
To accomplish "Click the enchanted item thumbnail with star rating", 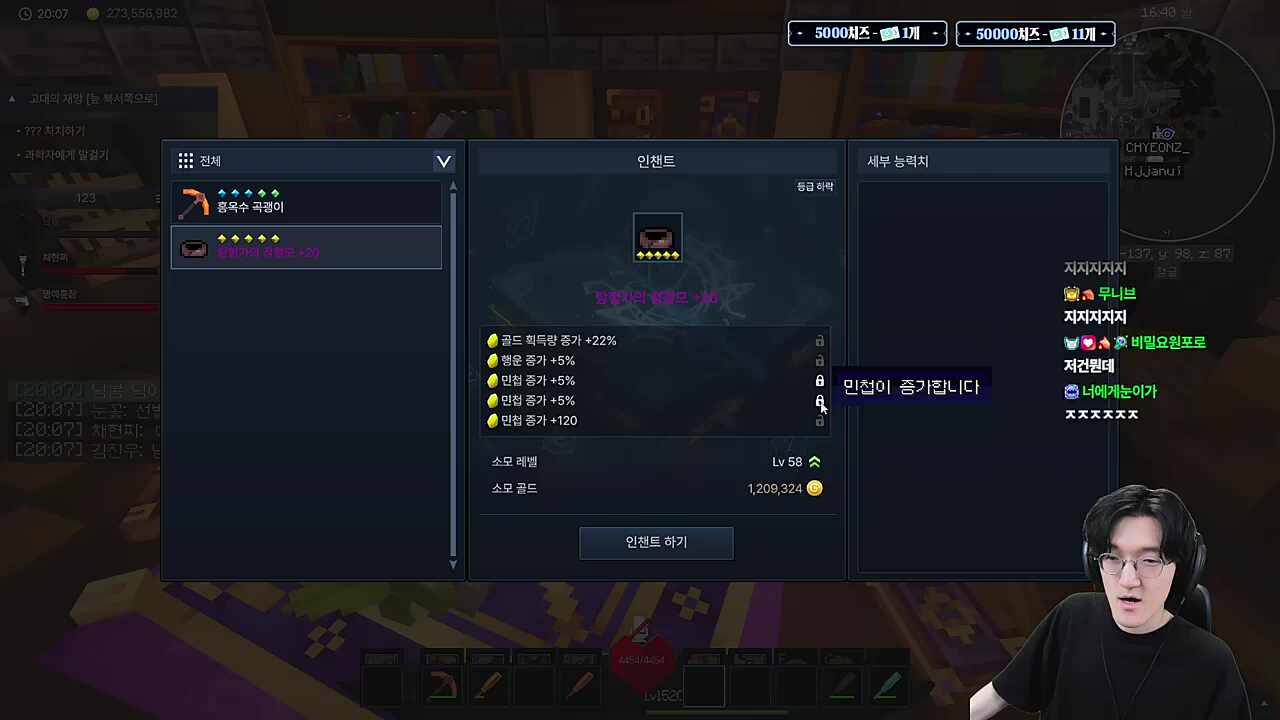I will click(657, 238).
